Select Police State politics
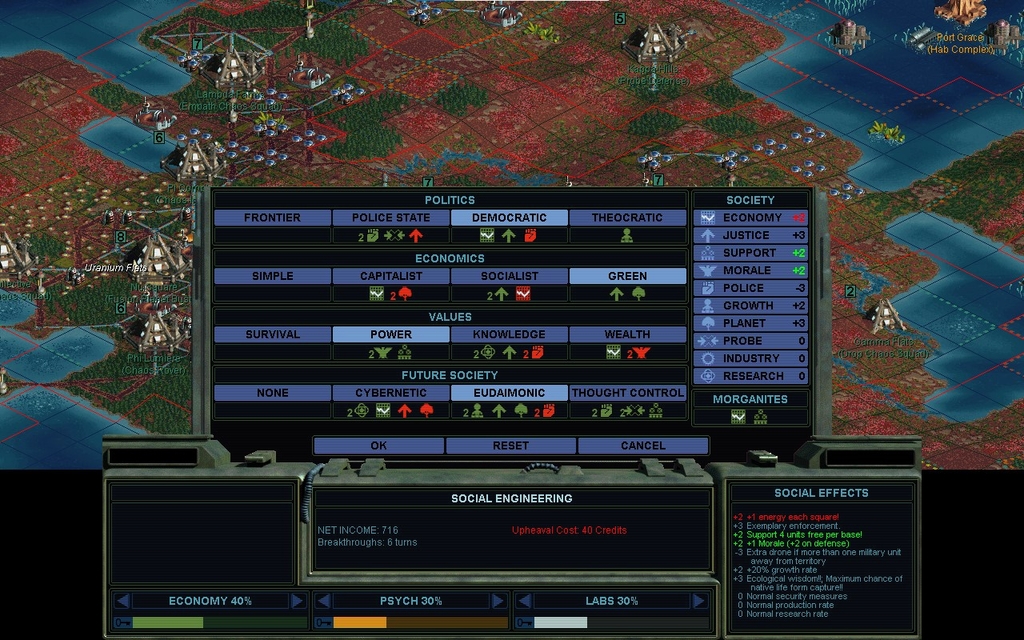Screen dimensions: 1024x640 [x=390, y=217]
